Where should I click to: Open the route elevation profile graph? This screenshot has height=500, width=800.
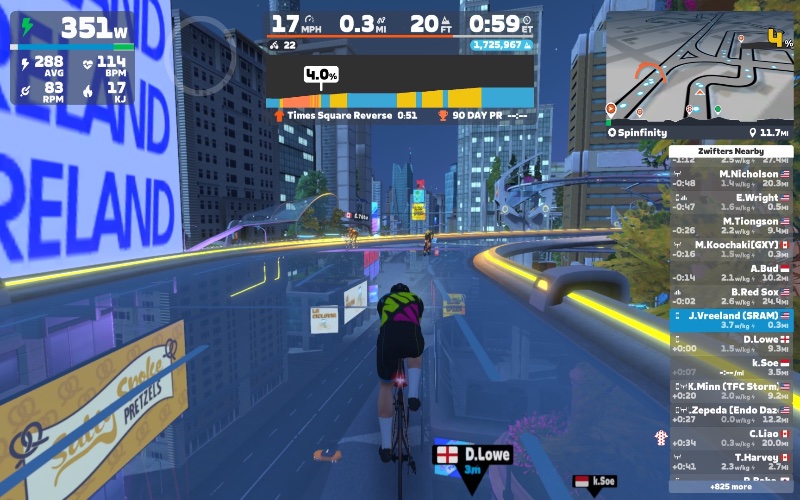tap(400, 86)
